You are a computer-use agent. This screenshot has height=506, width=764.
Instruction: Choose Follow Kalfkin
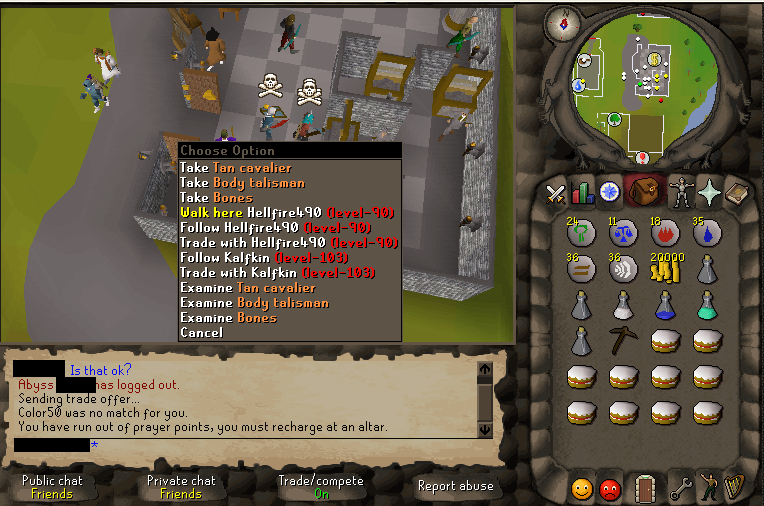point(276,258)
